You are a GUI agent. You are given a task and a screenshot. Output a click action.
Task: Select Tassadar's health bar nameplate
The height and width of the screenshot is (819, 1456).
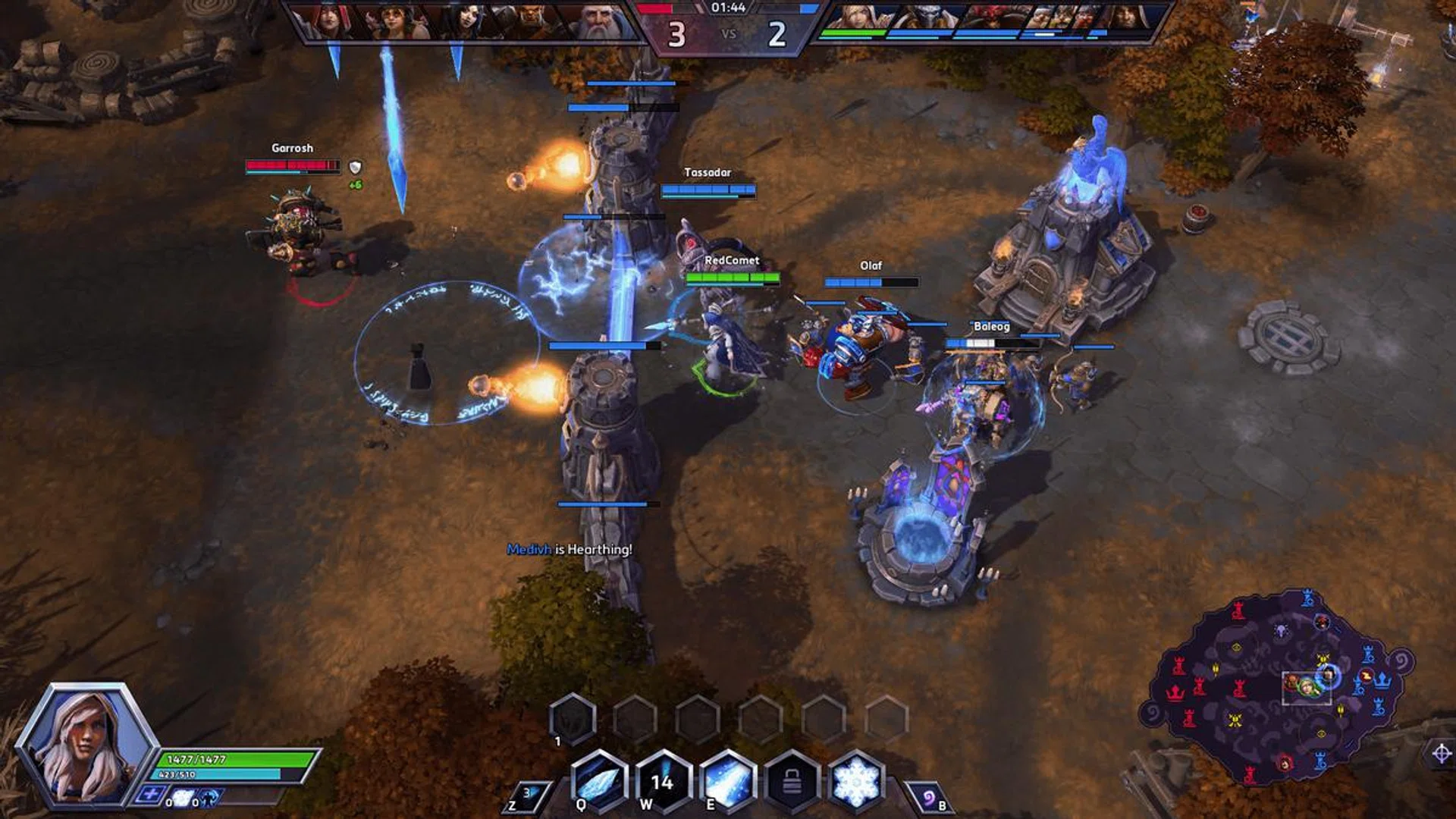pyautogui.click(x=707, y=188)
